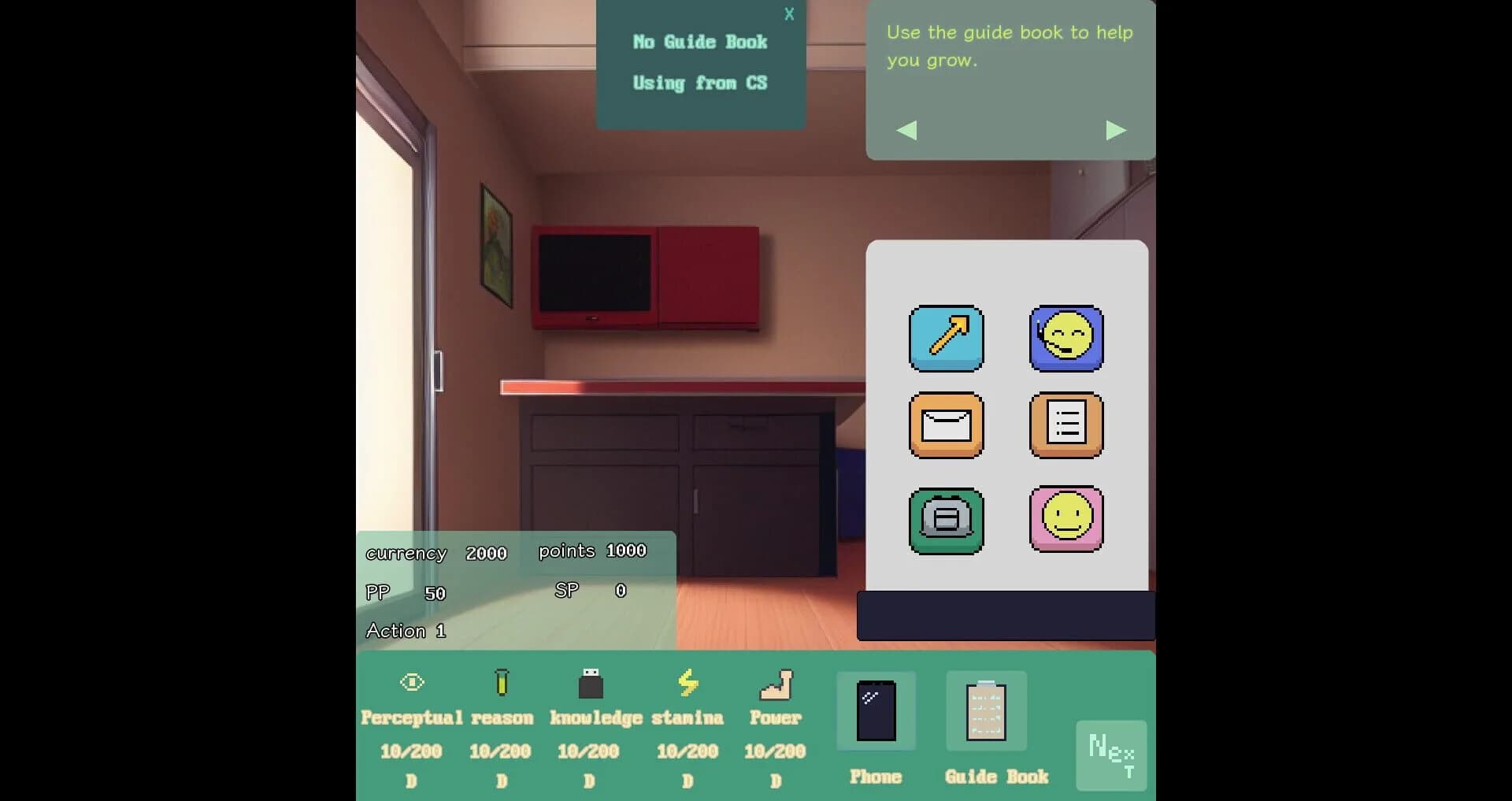The image size is (1512, 801).
Task: Click the currency 2000 display
Action: (436, 553)
